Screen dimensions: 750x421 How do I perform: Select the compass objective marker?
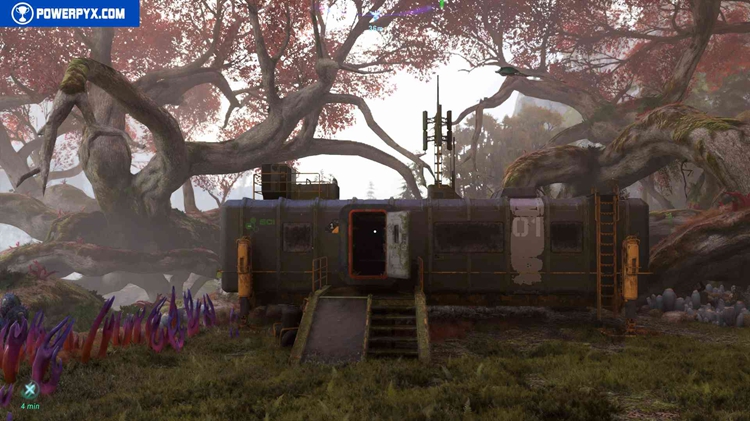pyautogui.click(x=375, y=16)
